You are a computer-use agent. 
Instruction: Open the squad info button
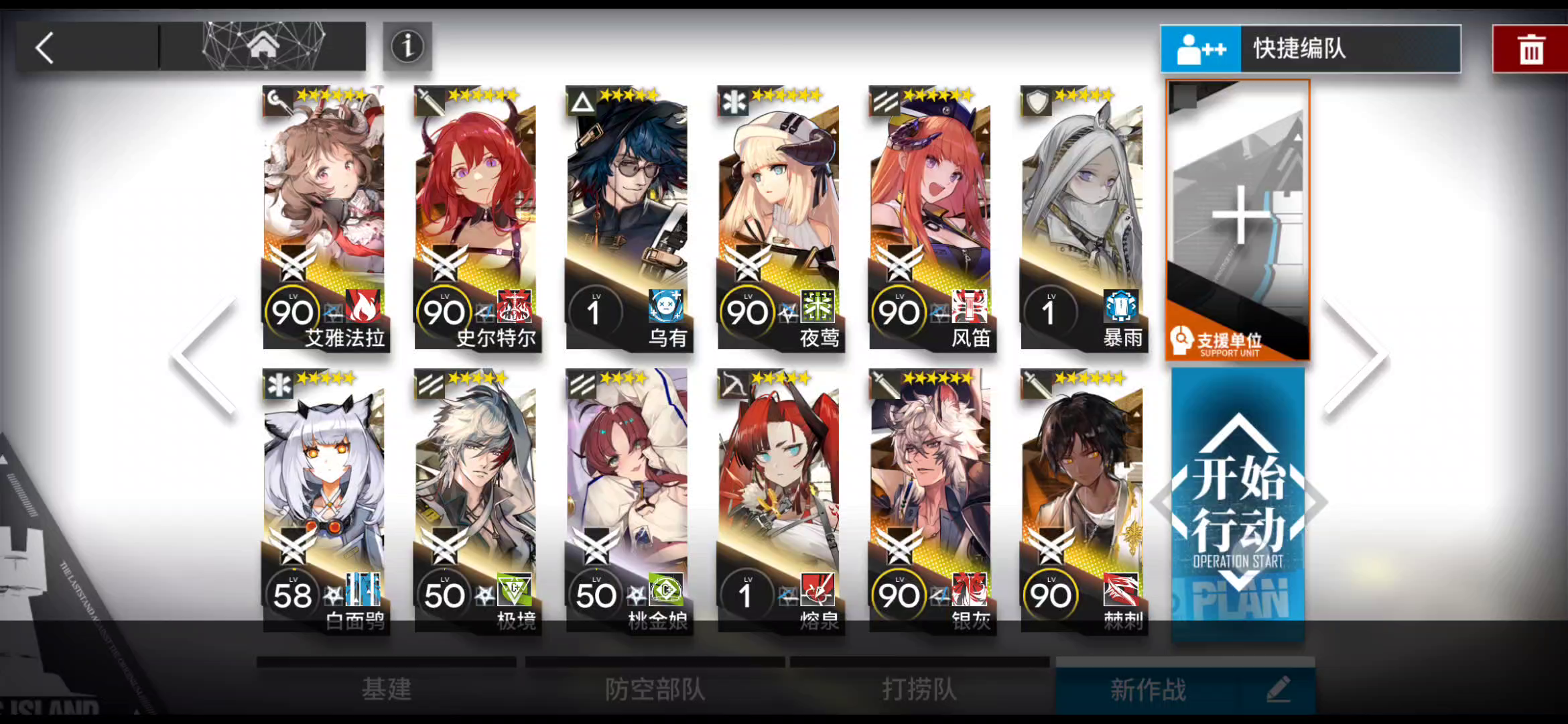407,46
